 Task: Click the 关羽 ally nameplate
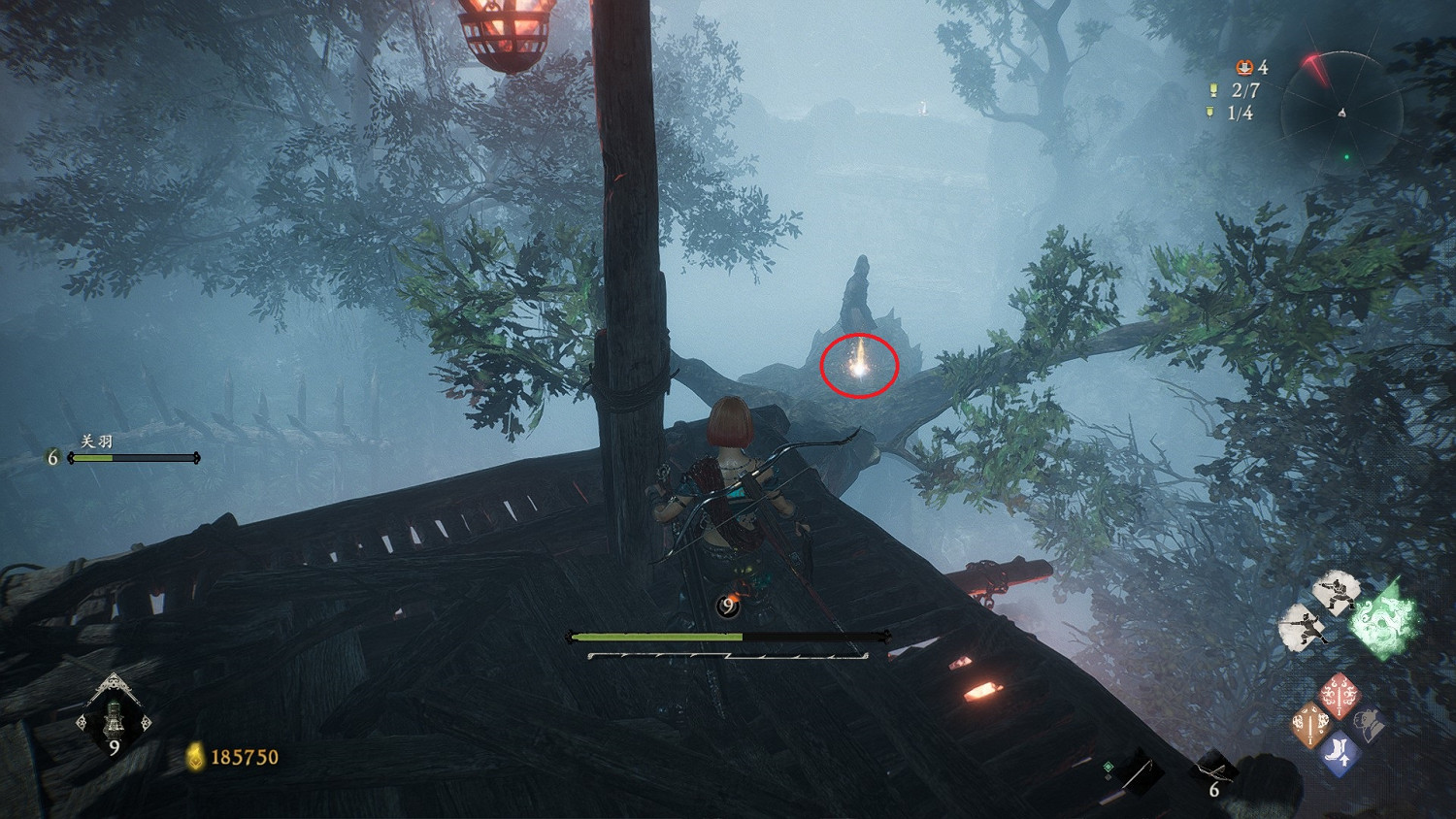(97, 442)
